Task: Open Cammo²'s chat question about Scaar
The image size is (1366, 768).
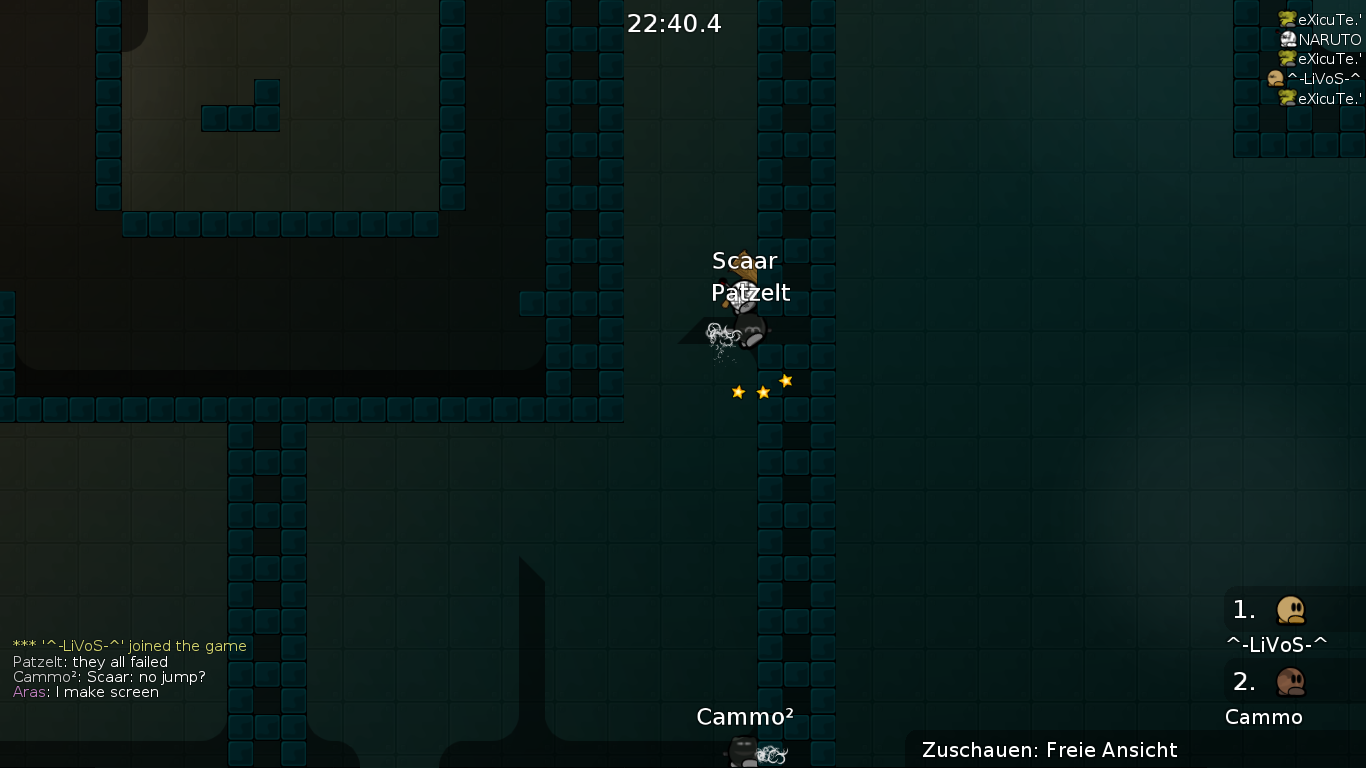Action: point(108,676)
